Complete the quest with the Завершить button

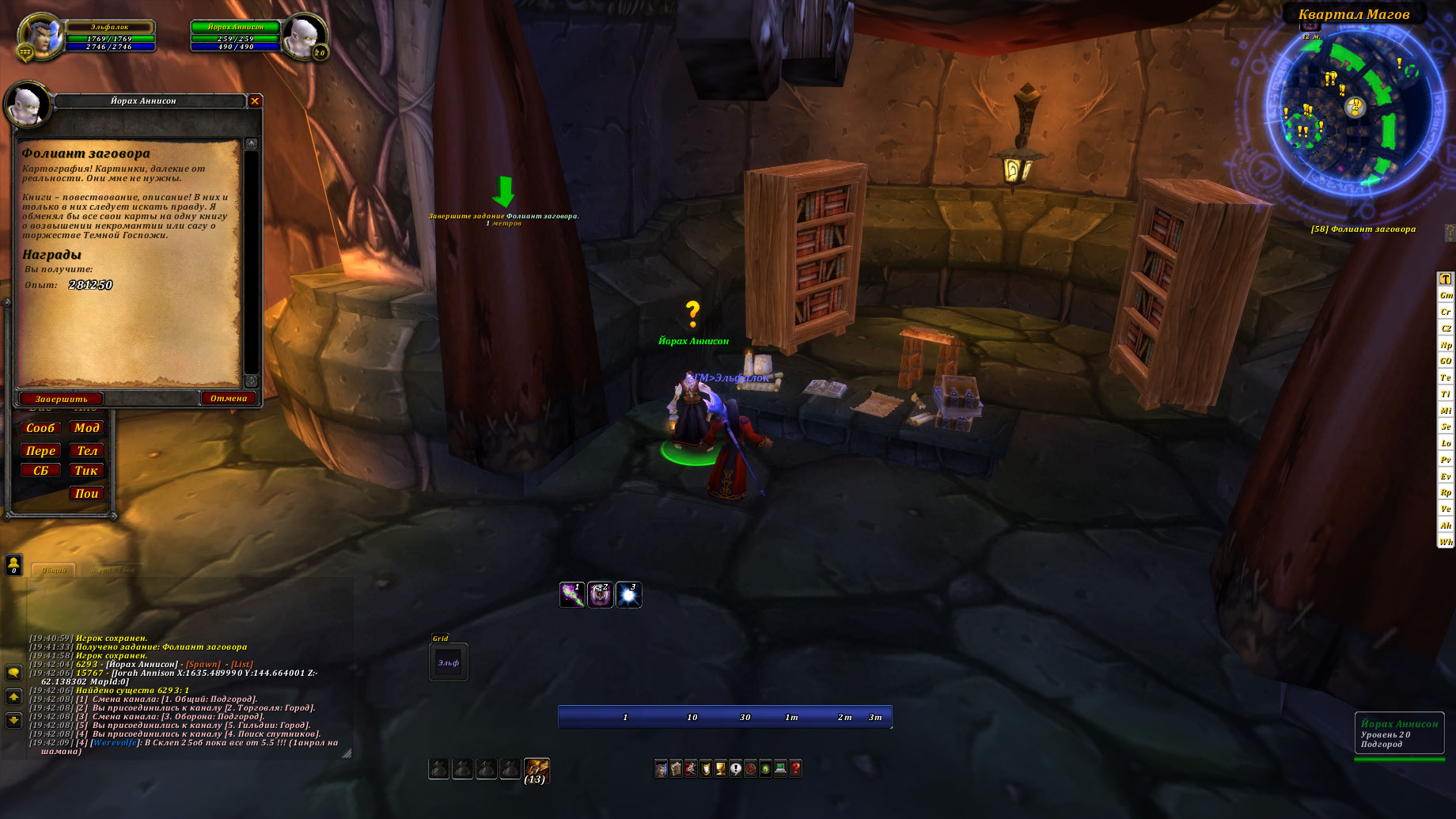61,399
